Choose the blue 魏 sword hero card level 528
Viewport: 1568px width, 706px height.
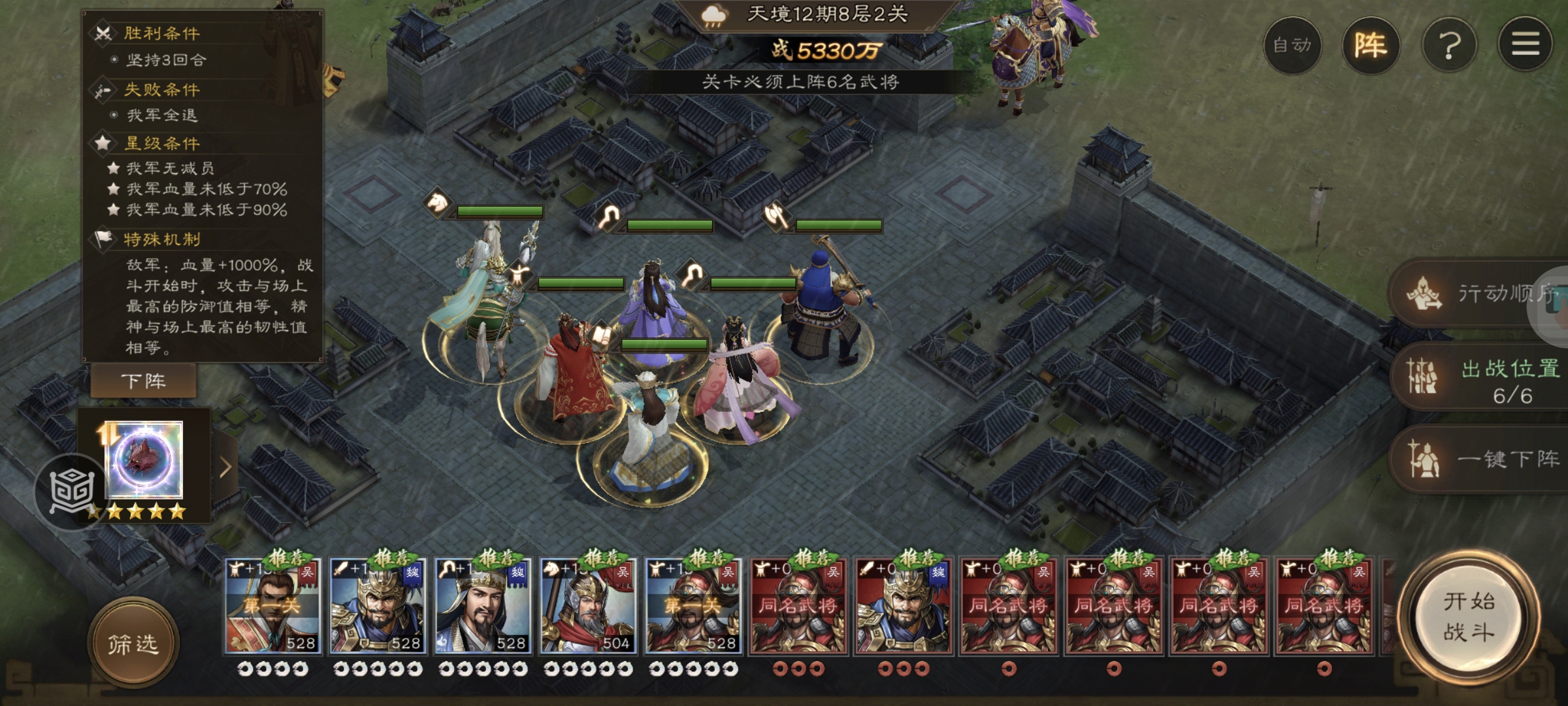pos(377,606)
